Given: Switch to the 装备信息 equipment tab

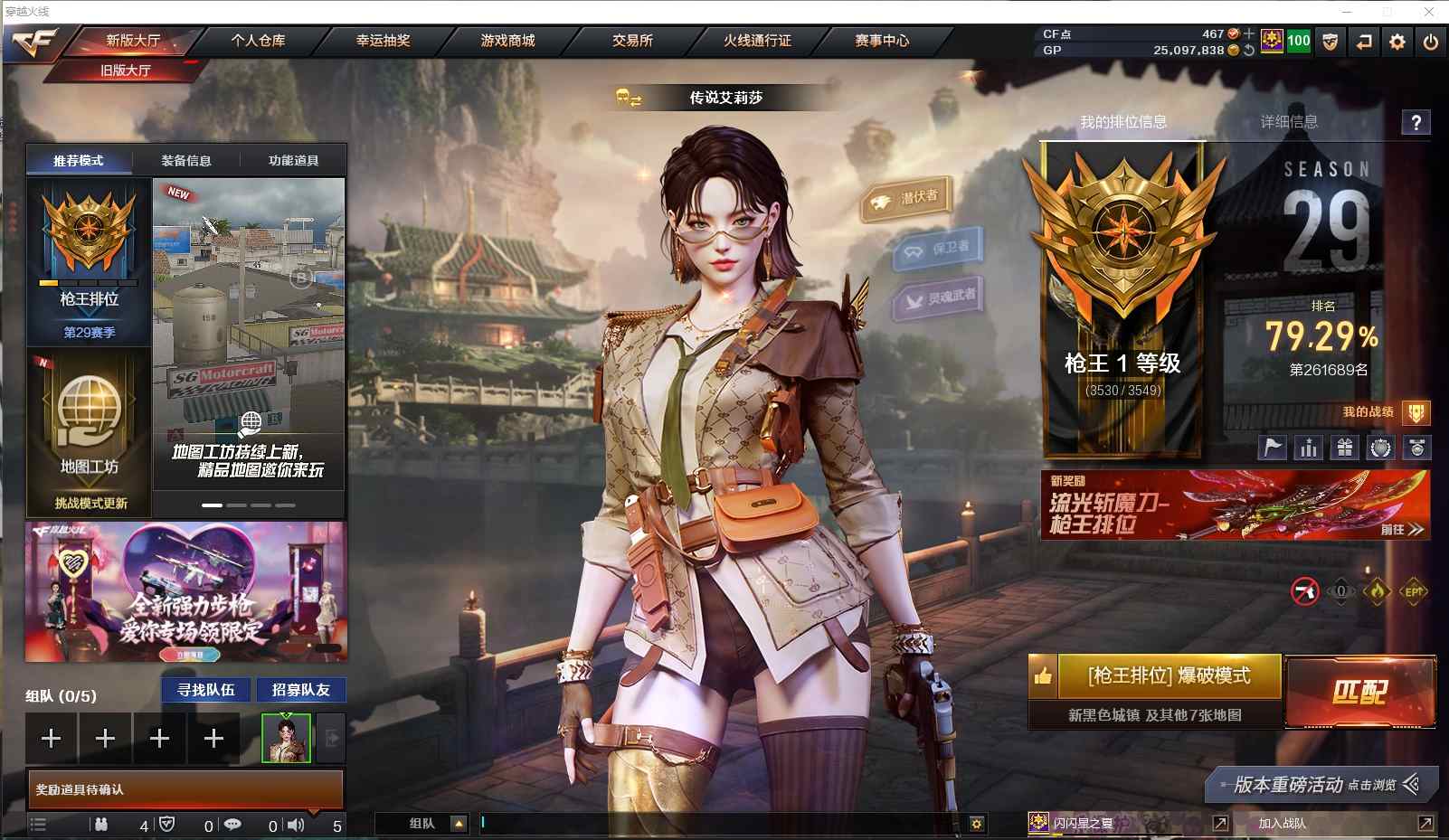Looking at the screenshot, I should [186, 161].
